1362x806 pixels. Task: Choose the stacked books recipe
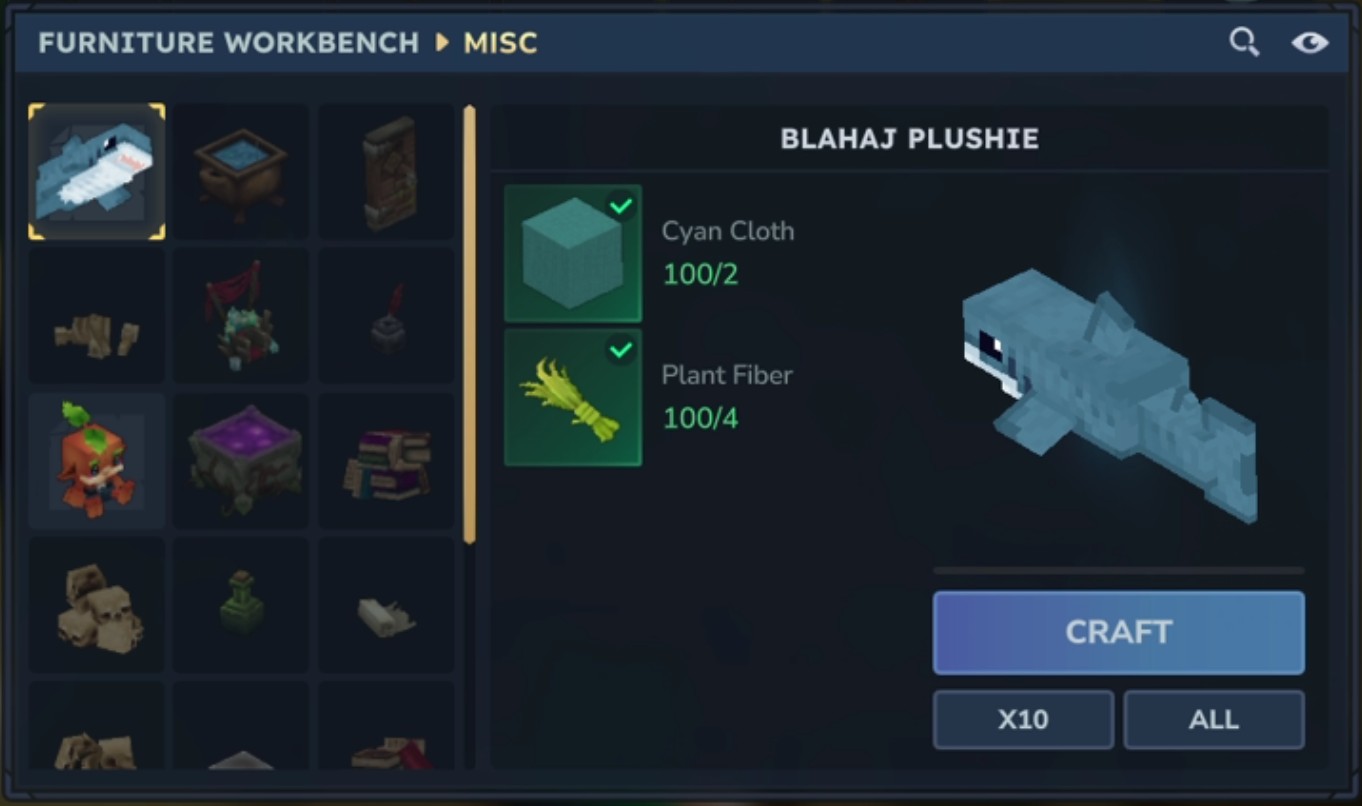386,460
